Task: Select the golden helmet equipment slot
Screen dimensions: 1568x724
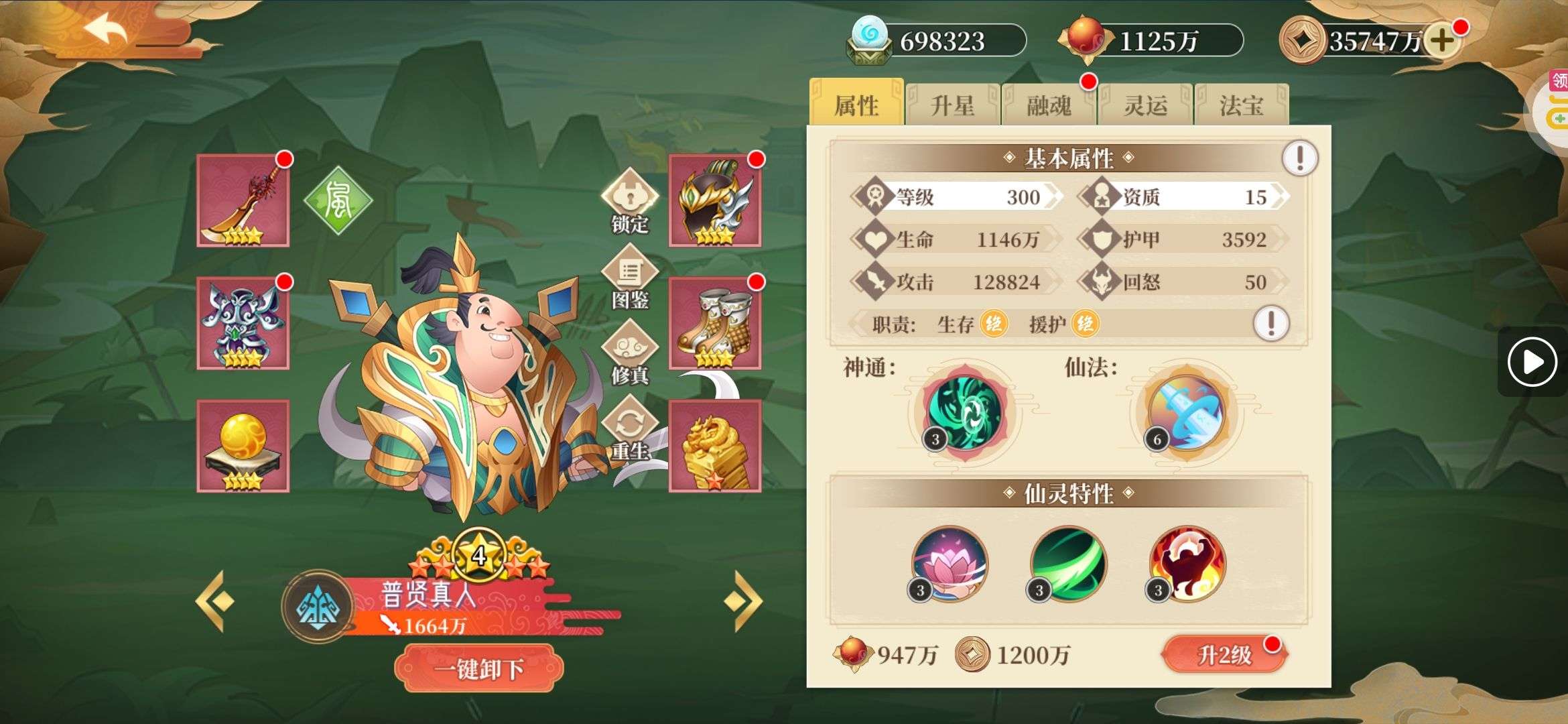Action: tap(715, 200)
